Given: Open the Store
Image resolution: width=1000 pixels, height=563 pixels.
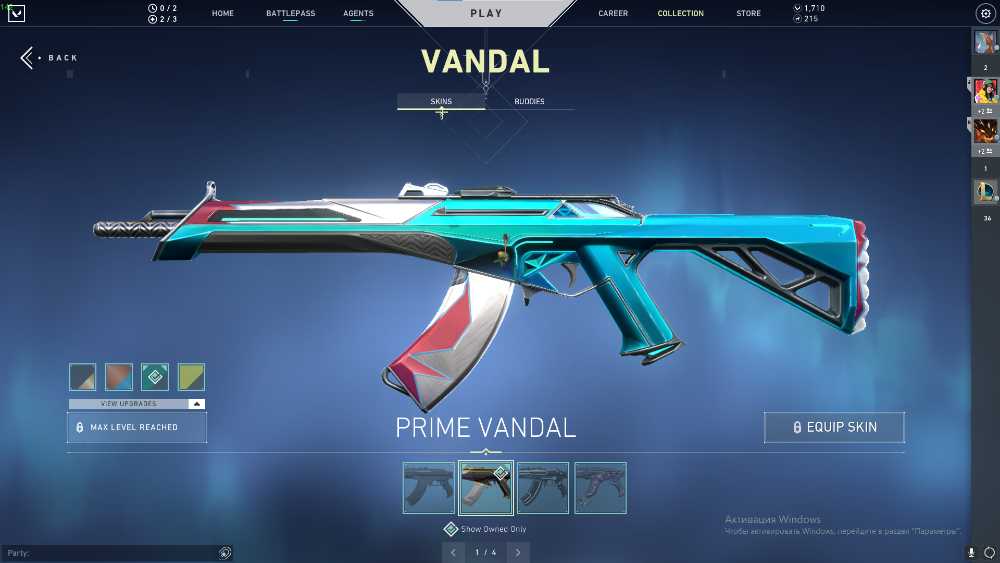Looking at the screenshot, I should pos(748,14).
